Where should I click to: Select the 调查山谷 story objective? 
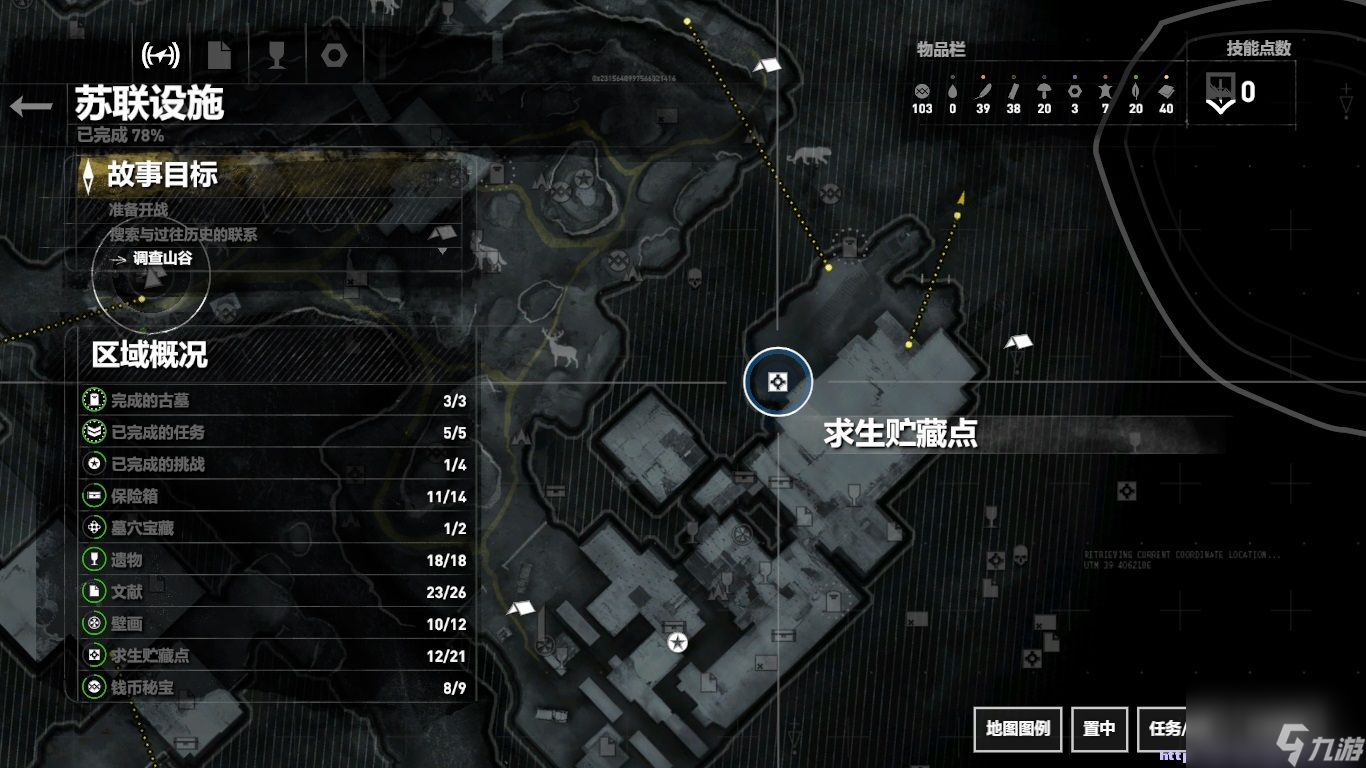(x=162, y=258)
